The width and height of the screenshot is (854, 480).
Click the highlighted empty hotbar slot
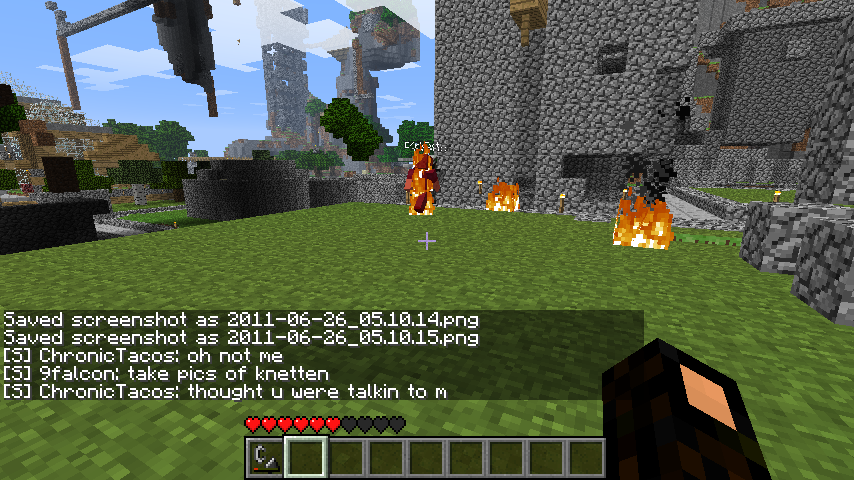click(305, 458)
